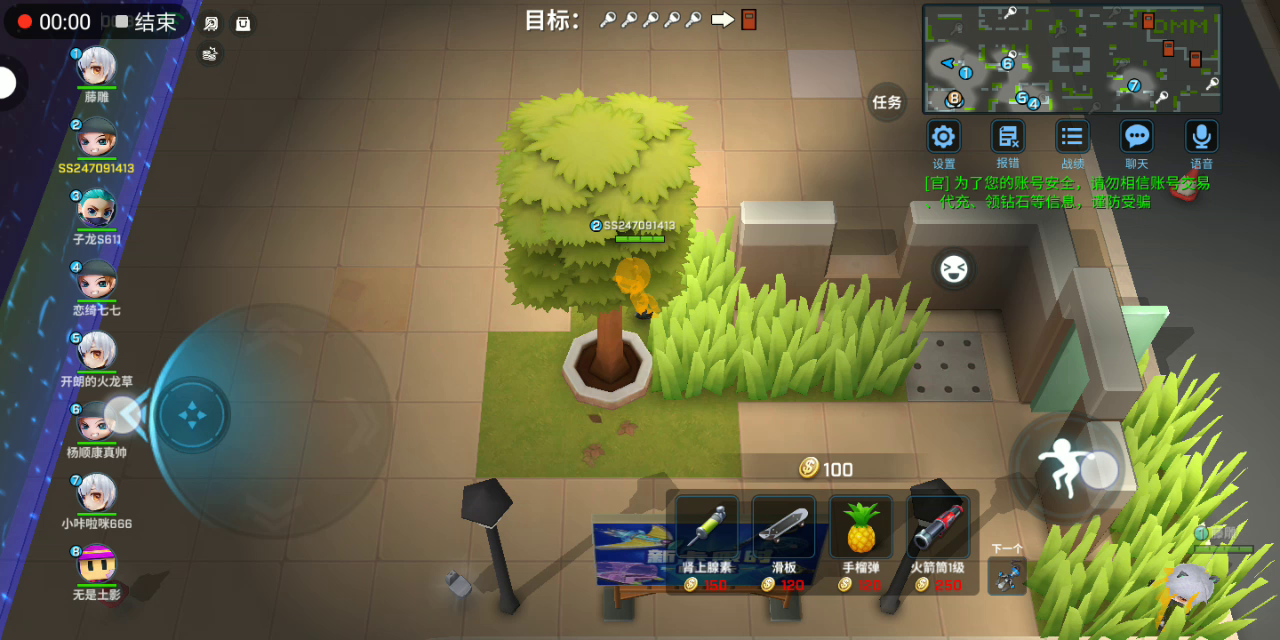Open the 报错 error report button
The width and height of the screenshot is (1280, 640).
1008,136
